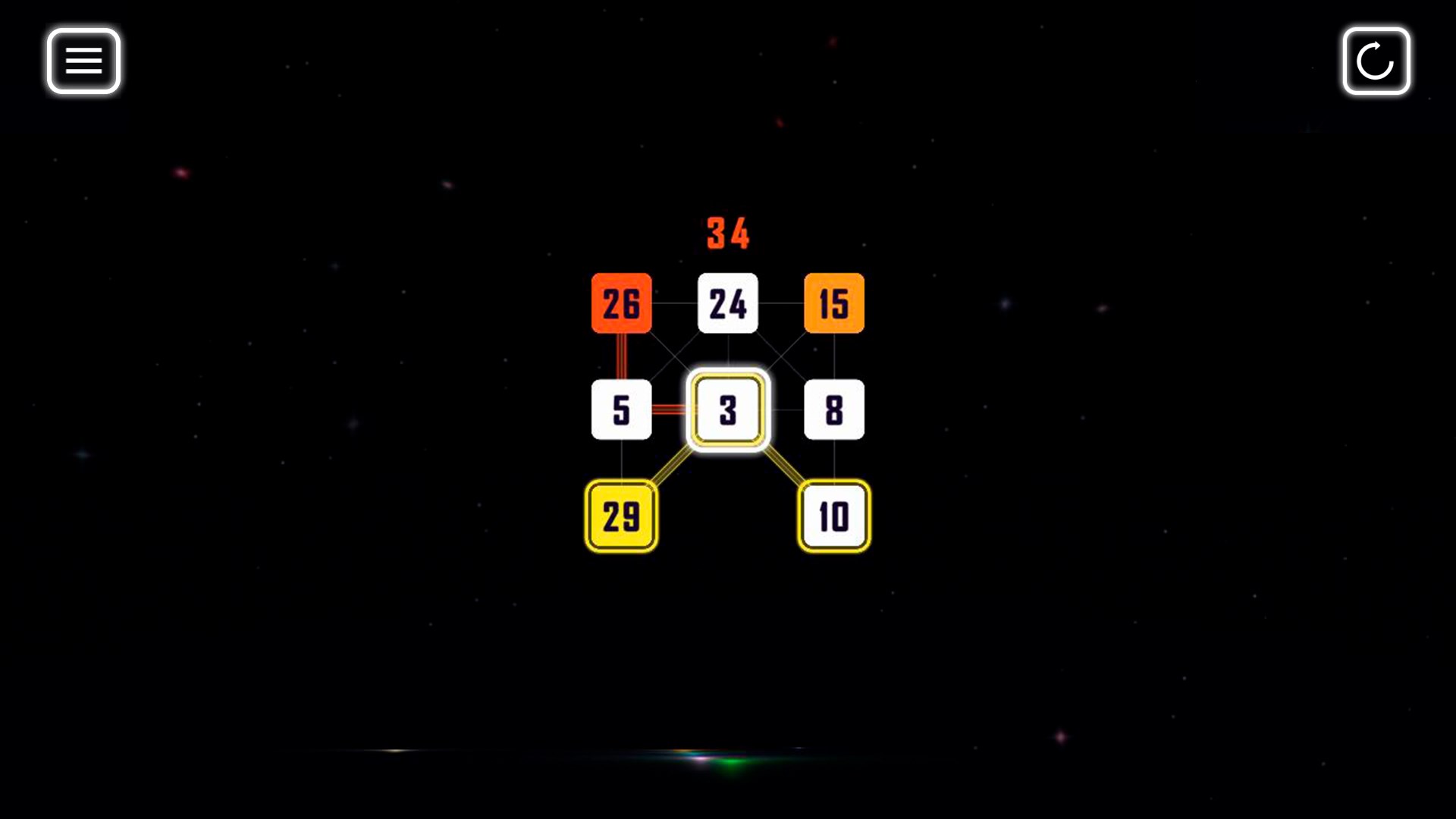Click the restart level icon

(x=1376, y=61)
